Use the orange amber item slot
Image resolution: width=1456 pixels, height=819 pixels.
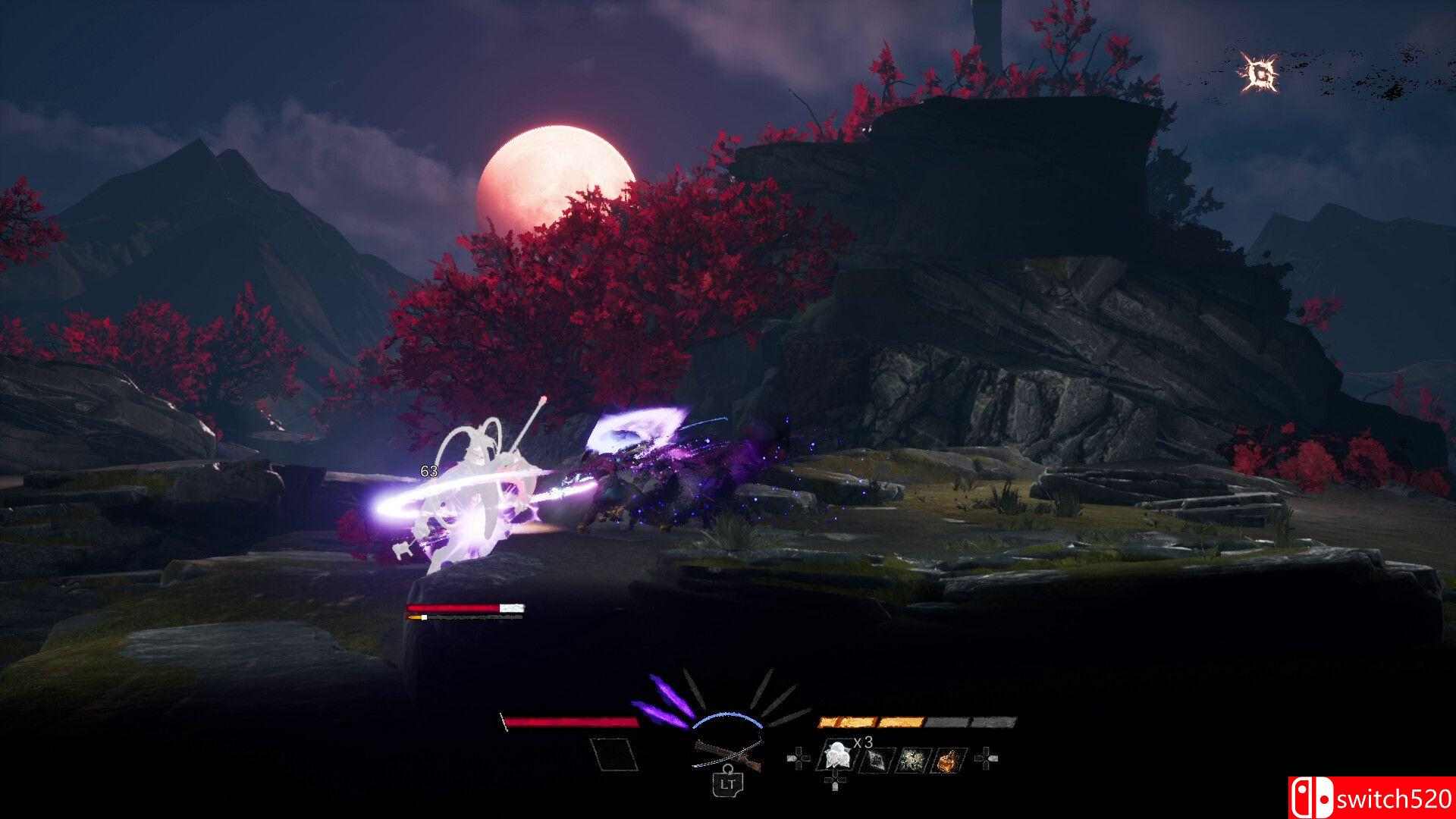(x=948, y=758)
